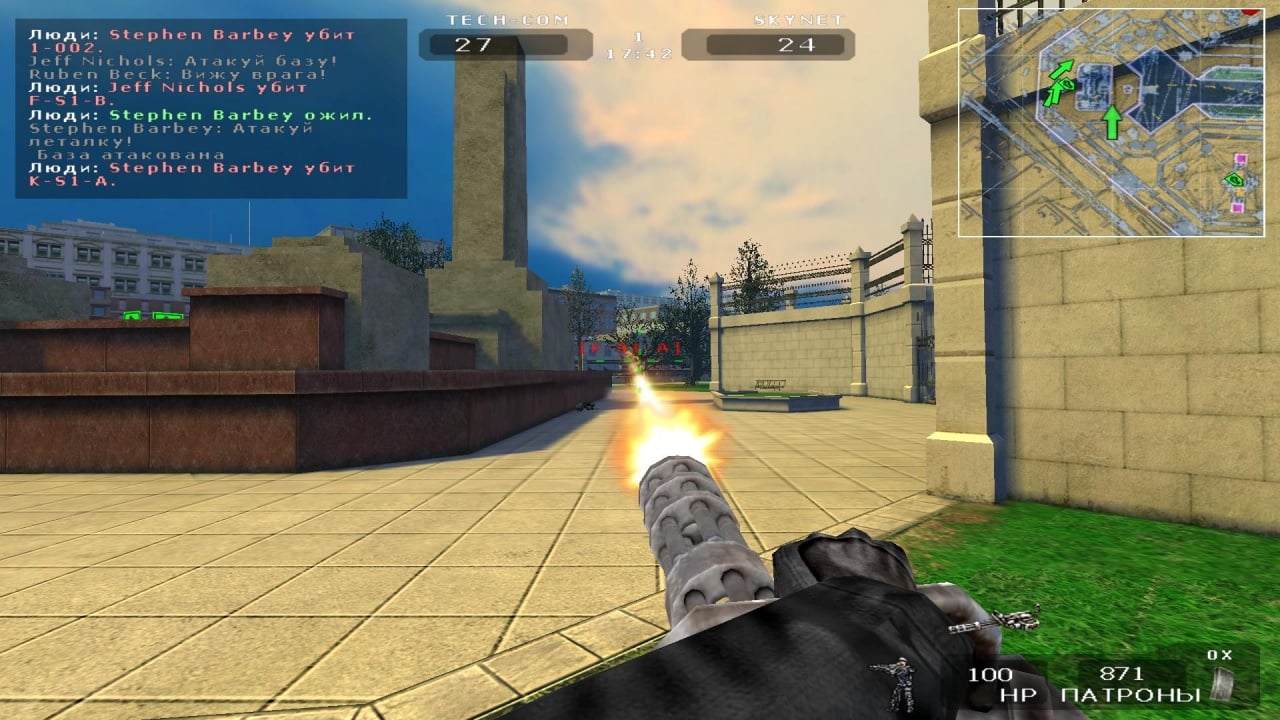Click the chat and kill feed panel

click(211, 108)
